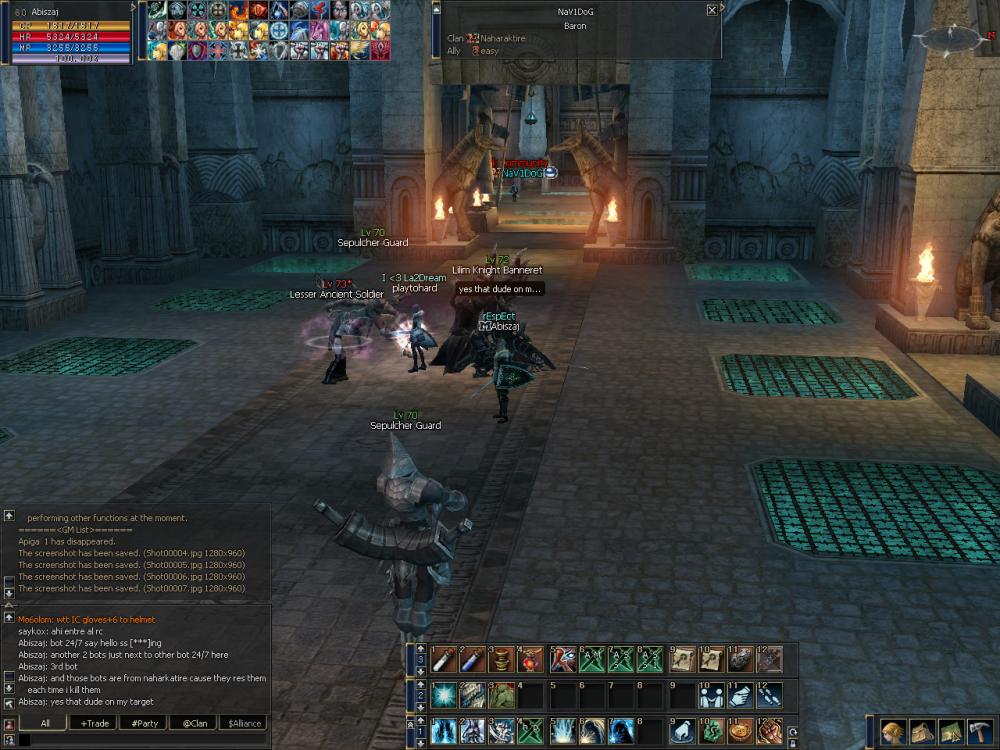Use the green ogre skill icon
The height and width of the screenshot is (750, 1000).
pyautogui.click(x=499, y=695)
